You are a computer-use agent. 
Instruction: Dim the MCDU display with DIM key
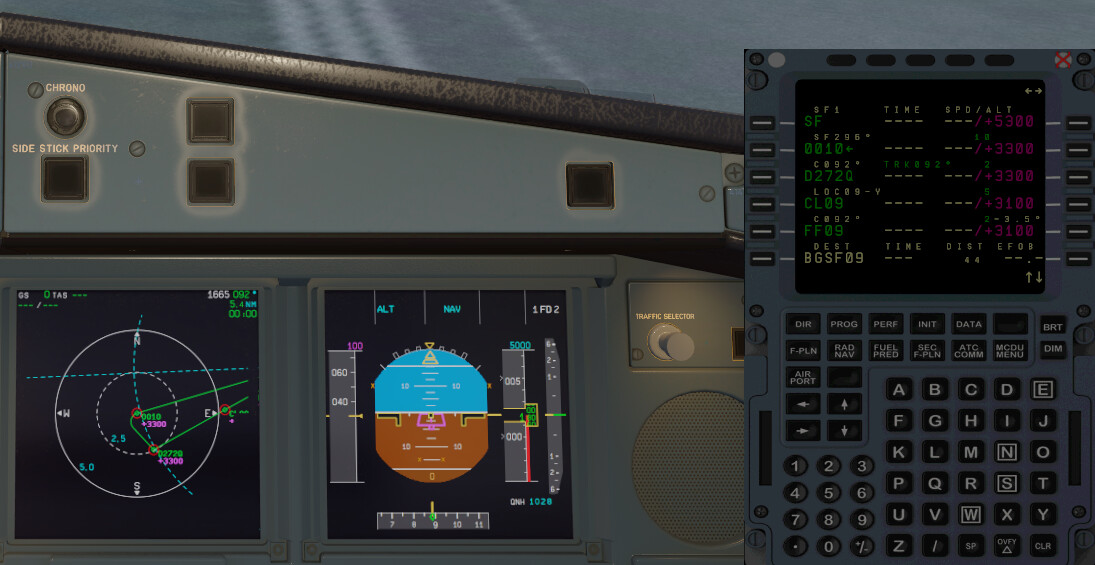[1052, 349]
